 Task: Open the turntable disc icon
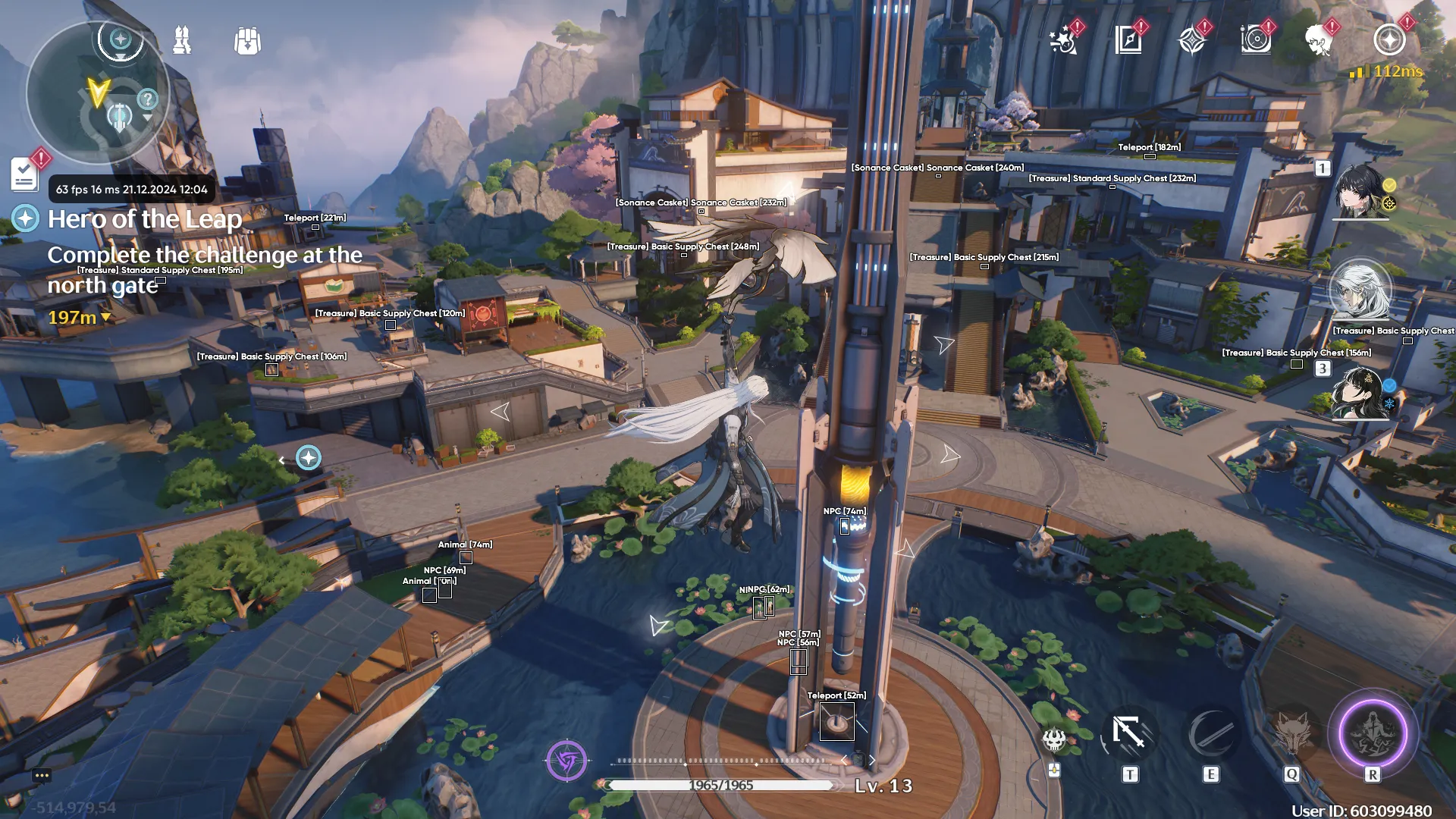point(1256,40)
